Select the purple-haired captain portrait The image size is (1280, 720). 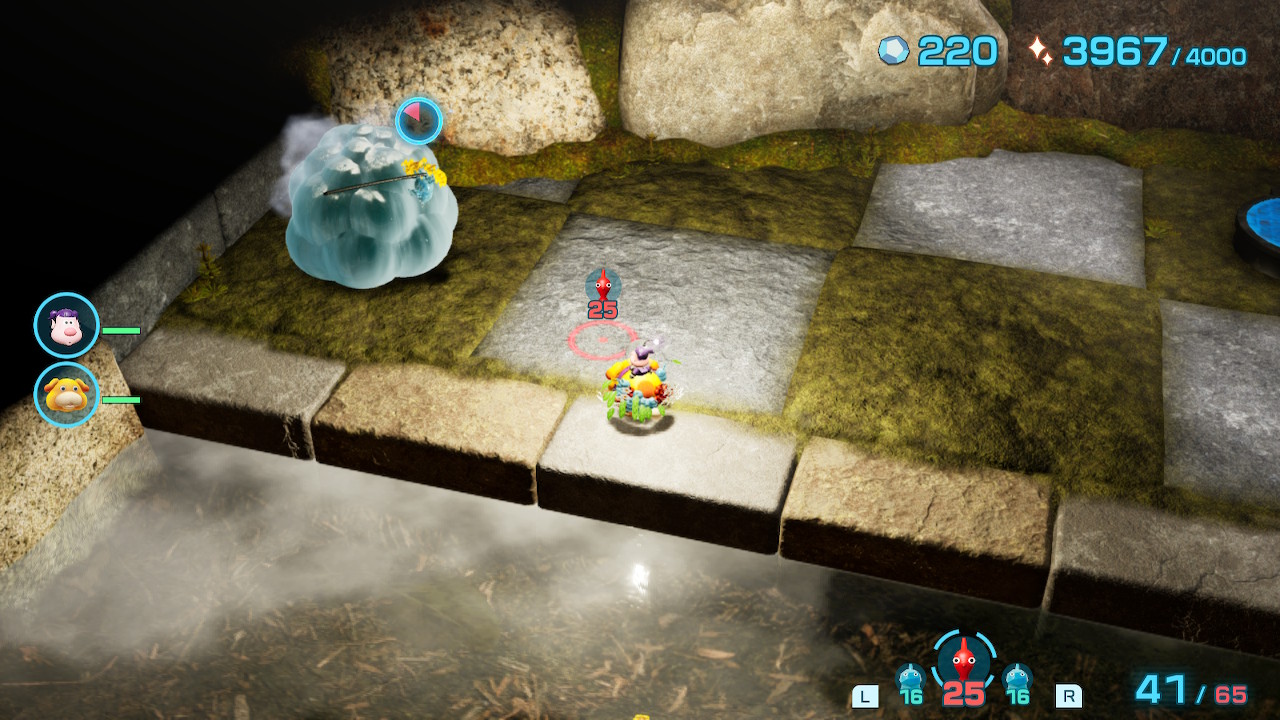[67, 325]
